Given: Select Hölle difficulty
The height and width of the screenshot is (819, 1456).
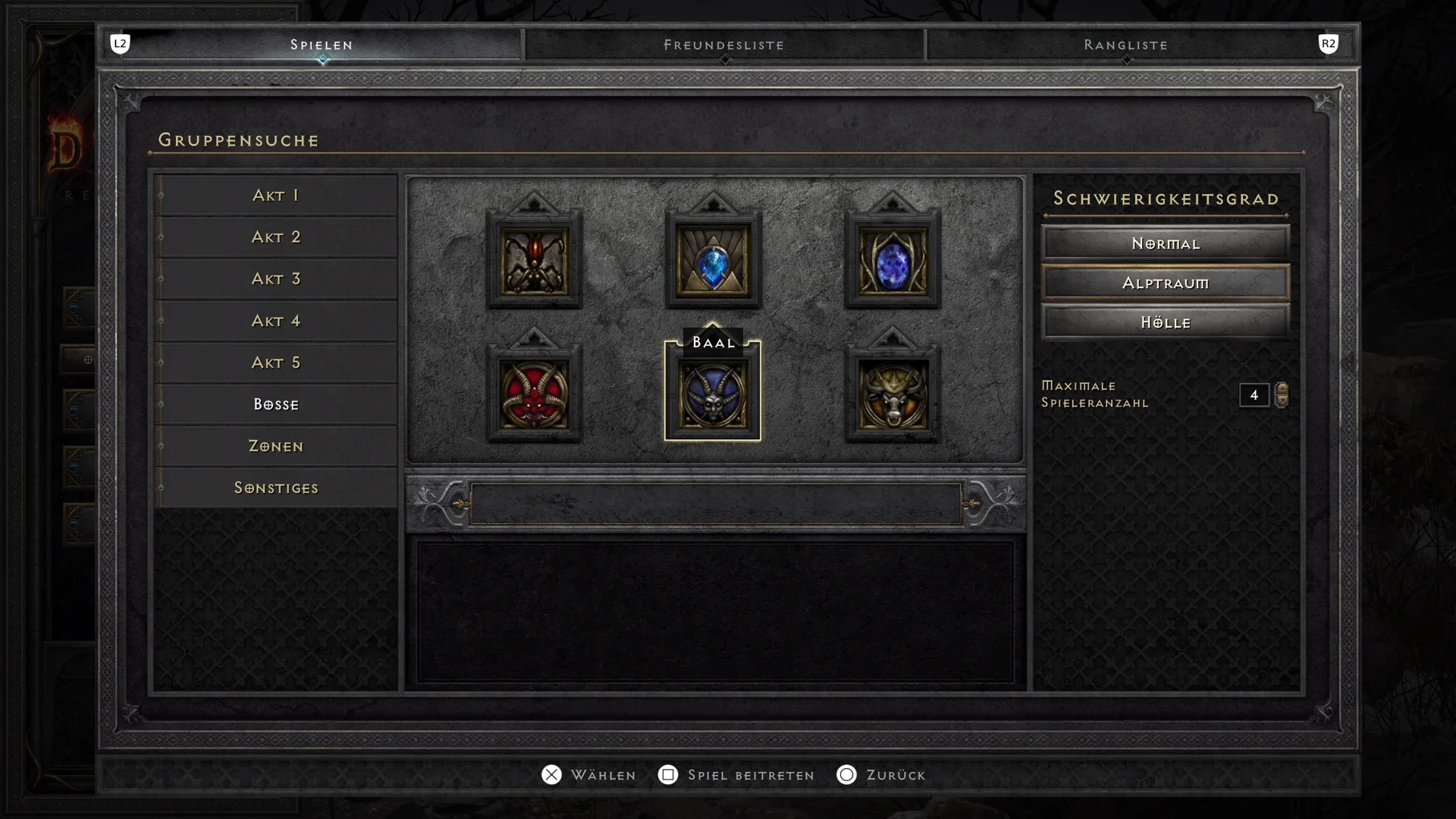Looking at the screenshot, I should [1165, 322].
